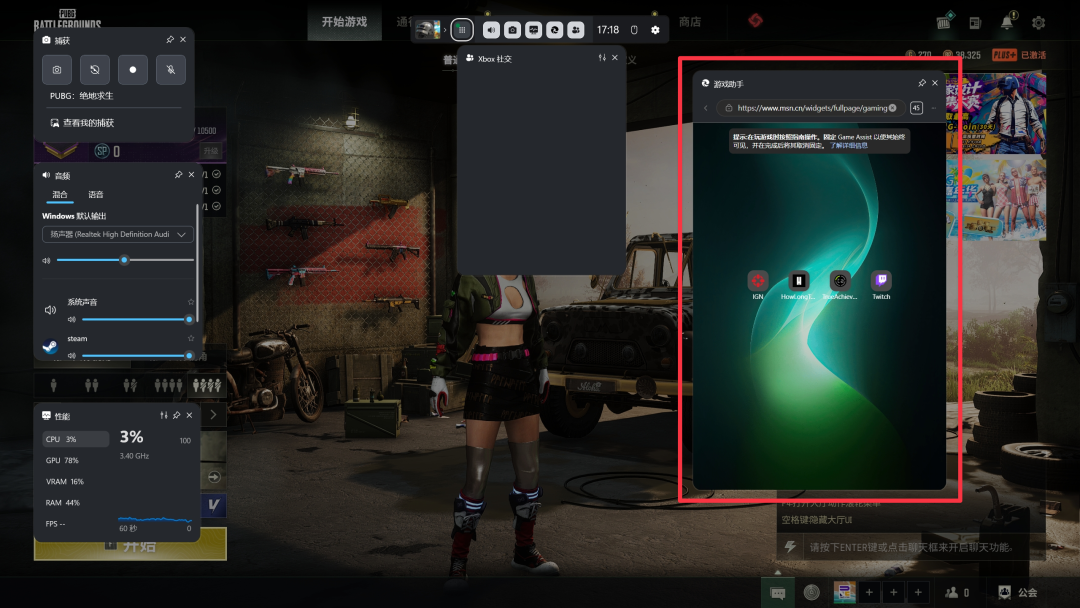This screenshot has height=608, width=1080.
Task: Open PUBG settings gear
Action: click(x=1039, y=22)
